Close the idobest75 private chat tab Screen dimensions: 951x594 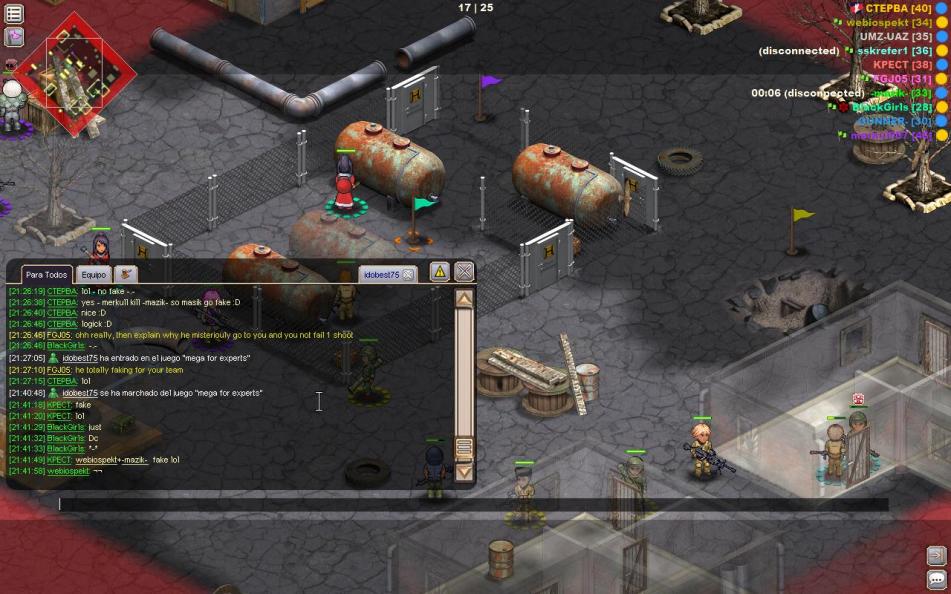(408, 274)
